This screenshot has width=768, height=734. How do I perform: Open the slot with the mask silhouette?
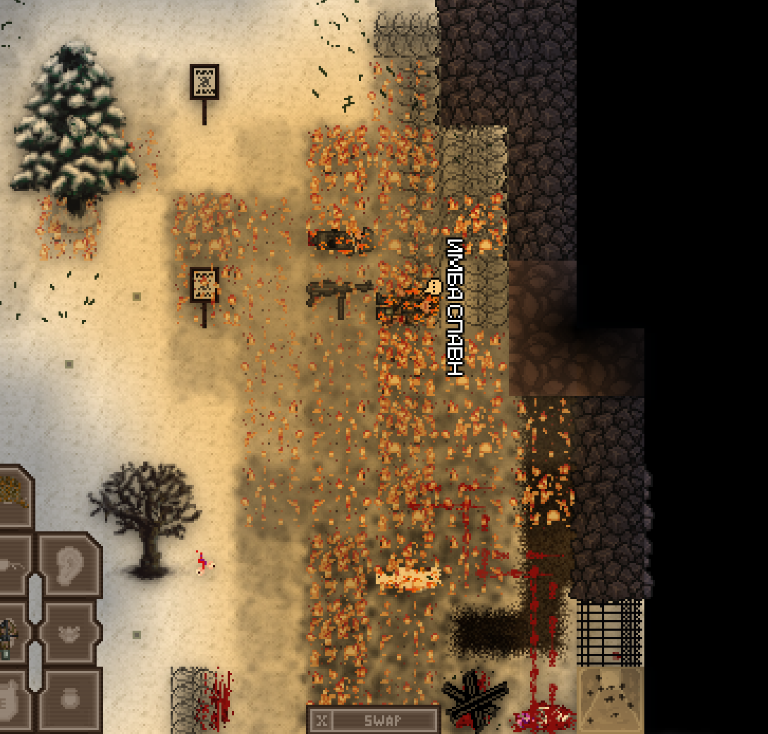pyautogui.click(x=70, y=632)
